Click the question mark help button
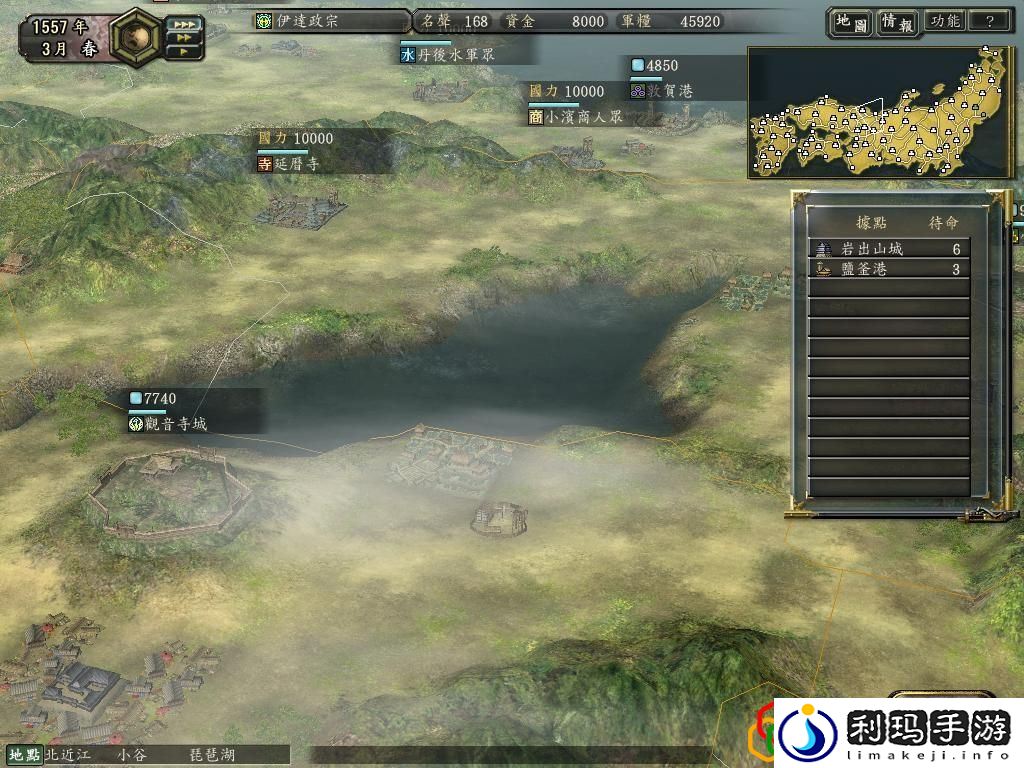Screen dimensions: 1024x768 [990, 21]
